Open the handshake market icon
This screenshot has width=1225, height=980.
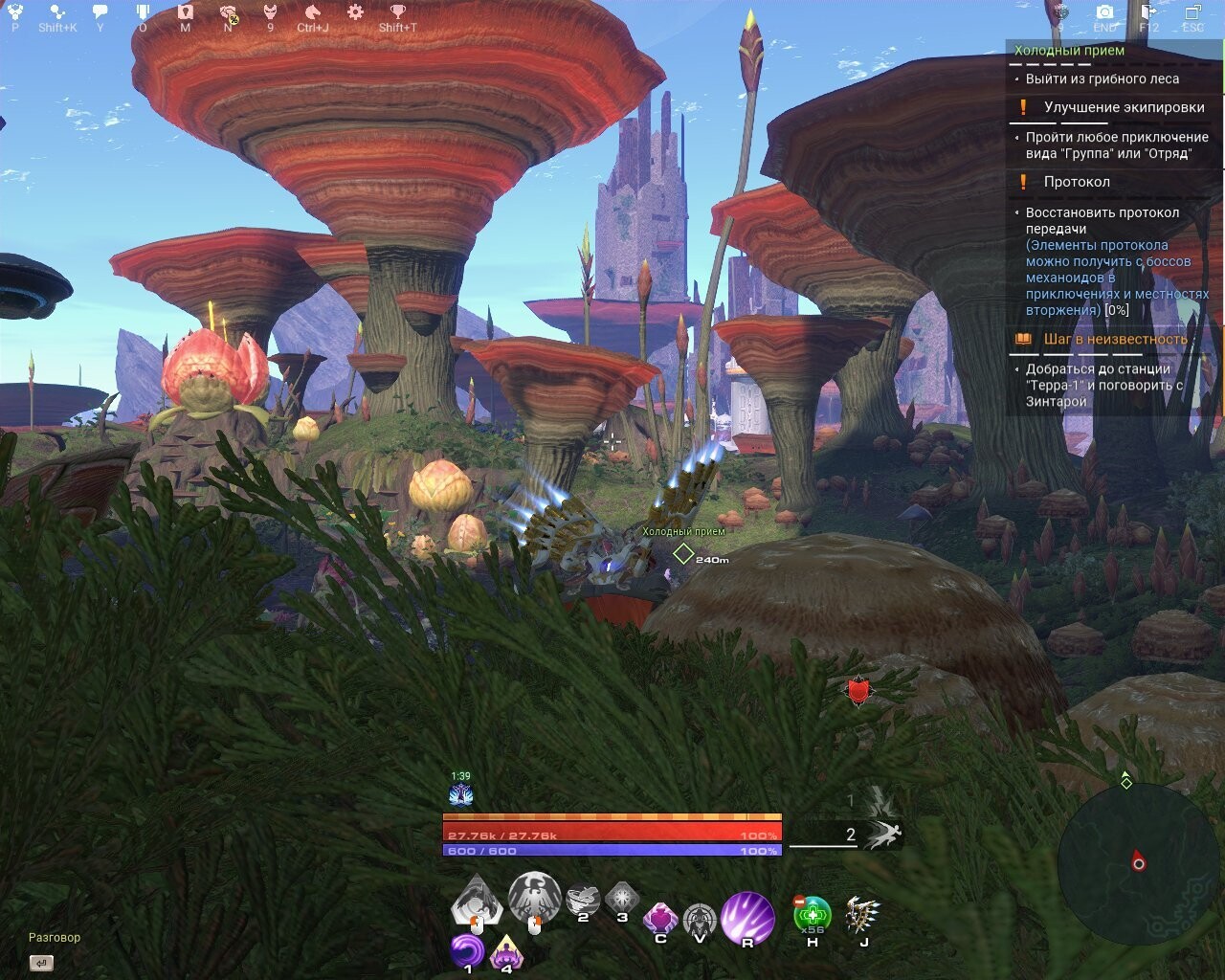[x=228, y=12]
